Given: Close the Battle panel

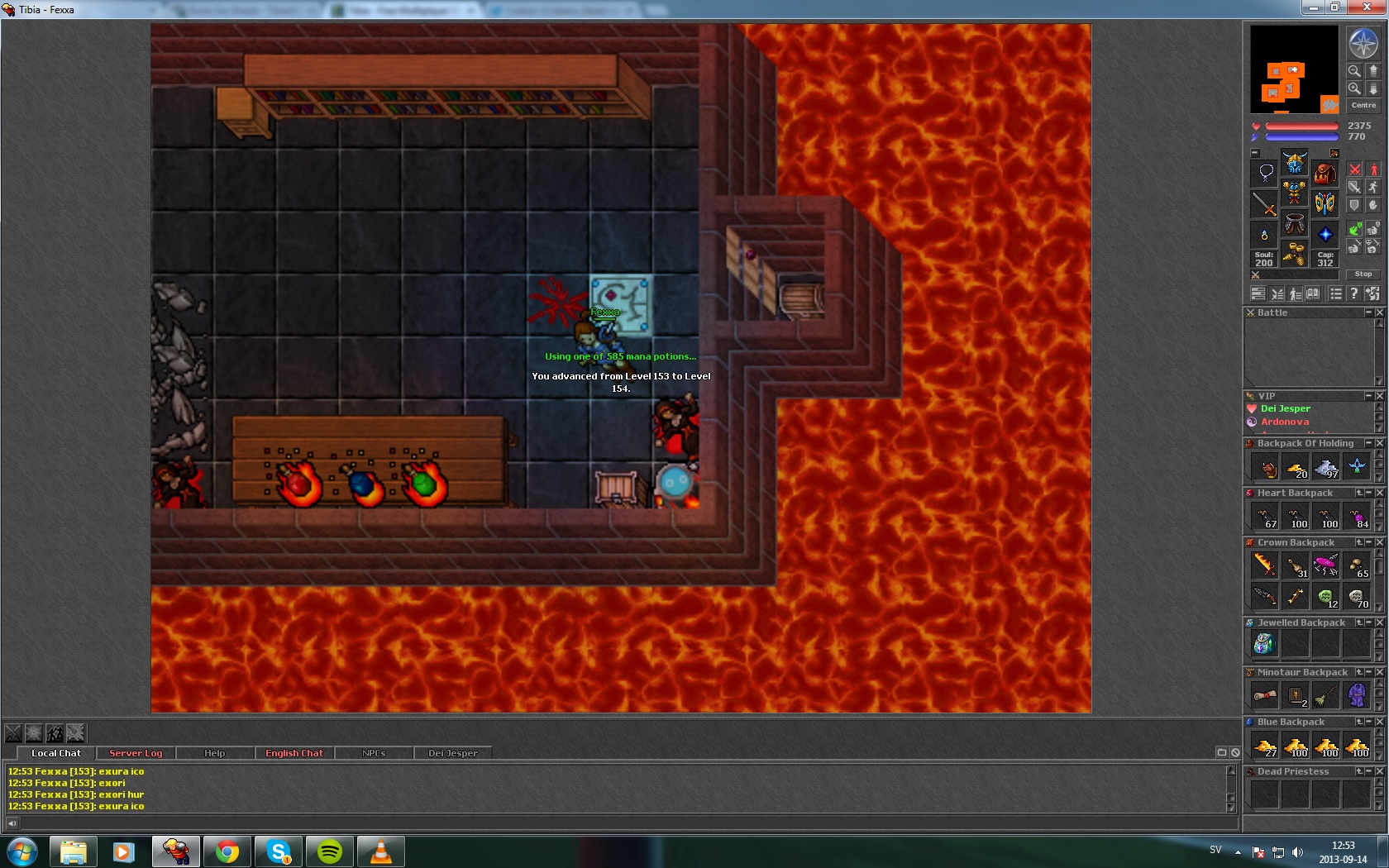Looking at the screenshot, I should click(1379, 312).
